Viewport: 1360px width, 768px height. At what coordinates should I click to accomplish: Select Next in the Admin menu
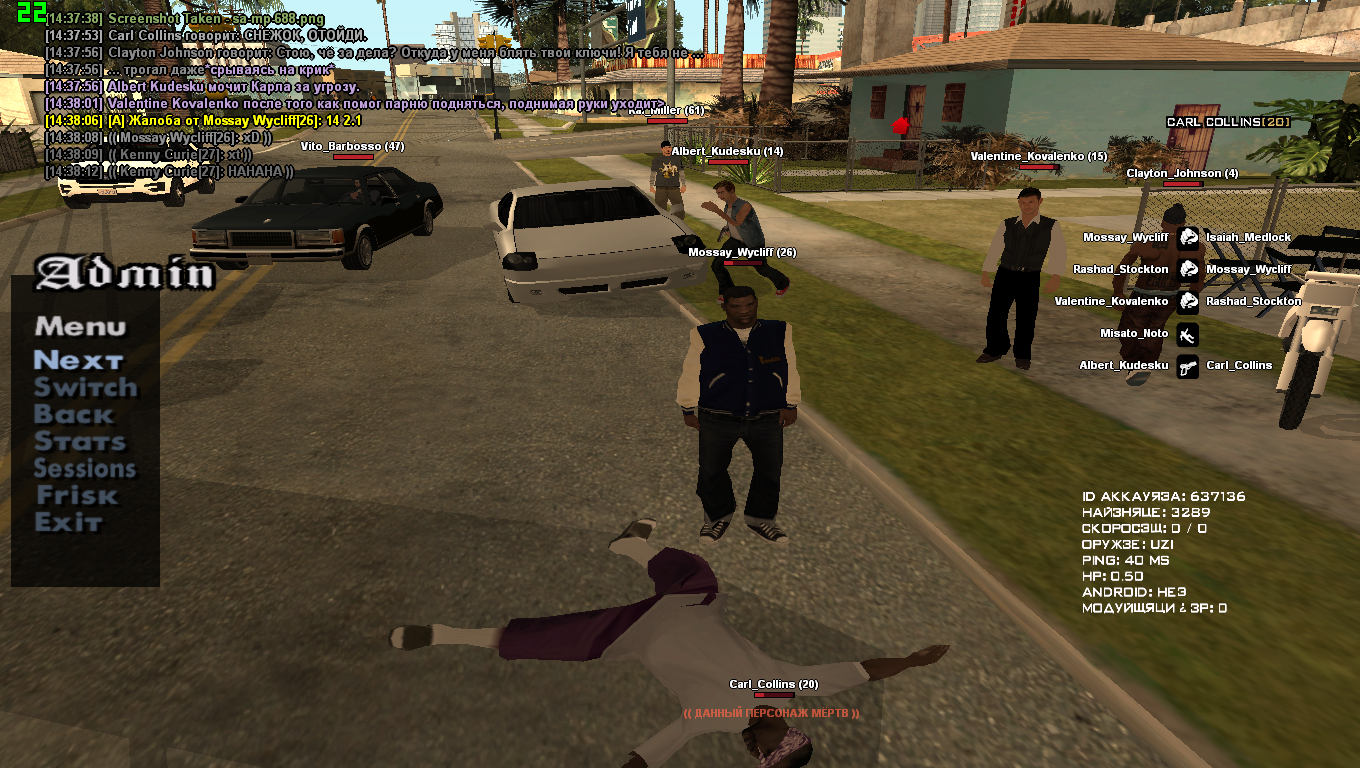tap(78, 360)
